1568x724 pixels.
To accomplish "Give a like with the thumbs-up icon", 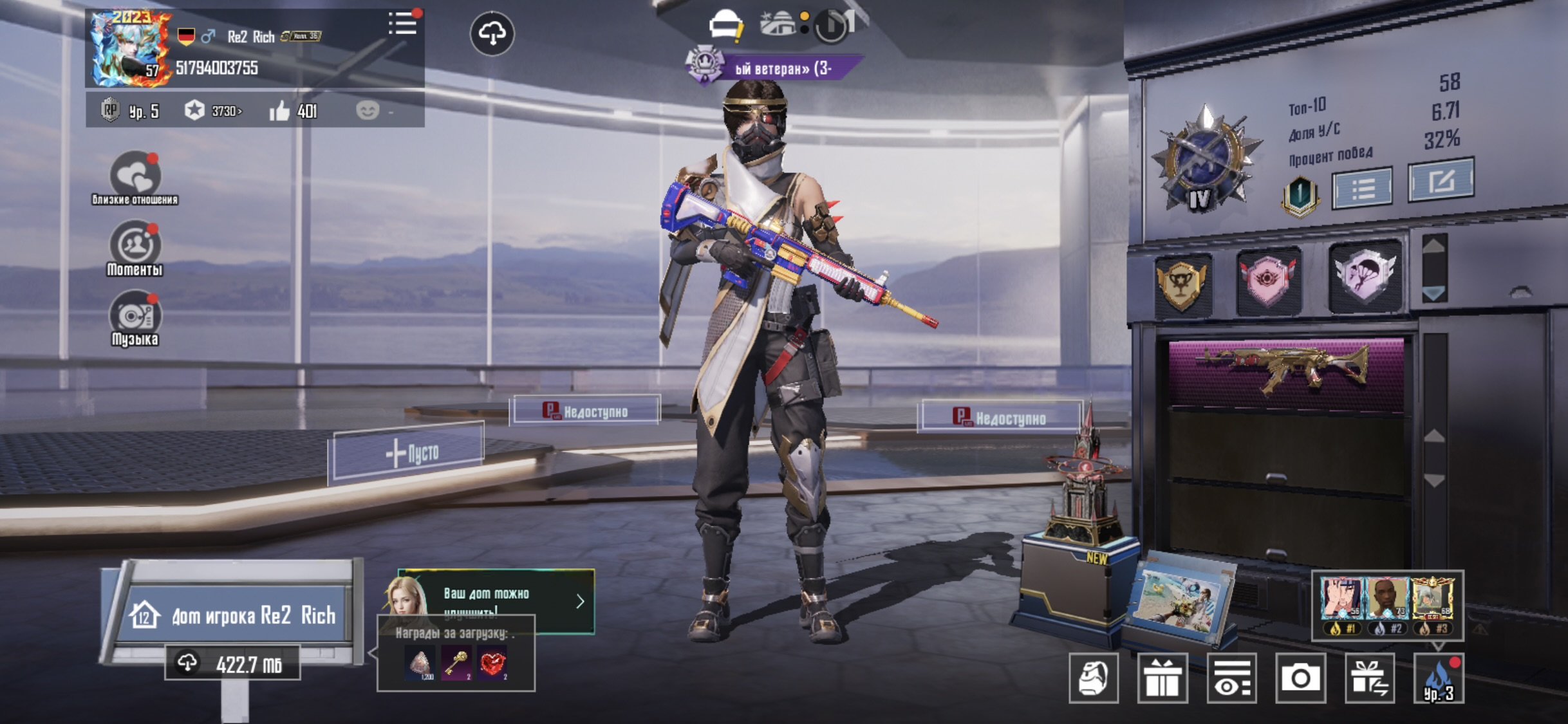I will [280, 111].
